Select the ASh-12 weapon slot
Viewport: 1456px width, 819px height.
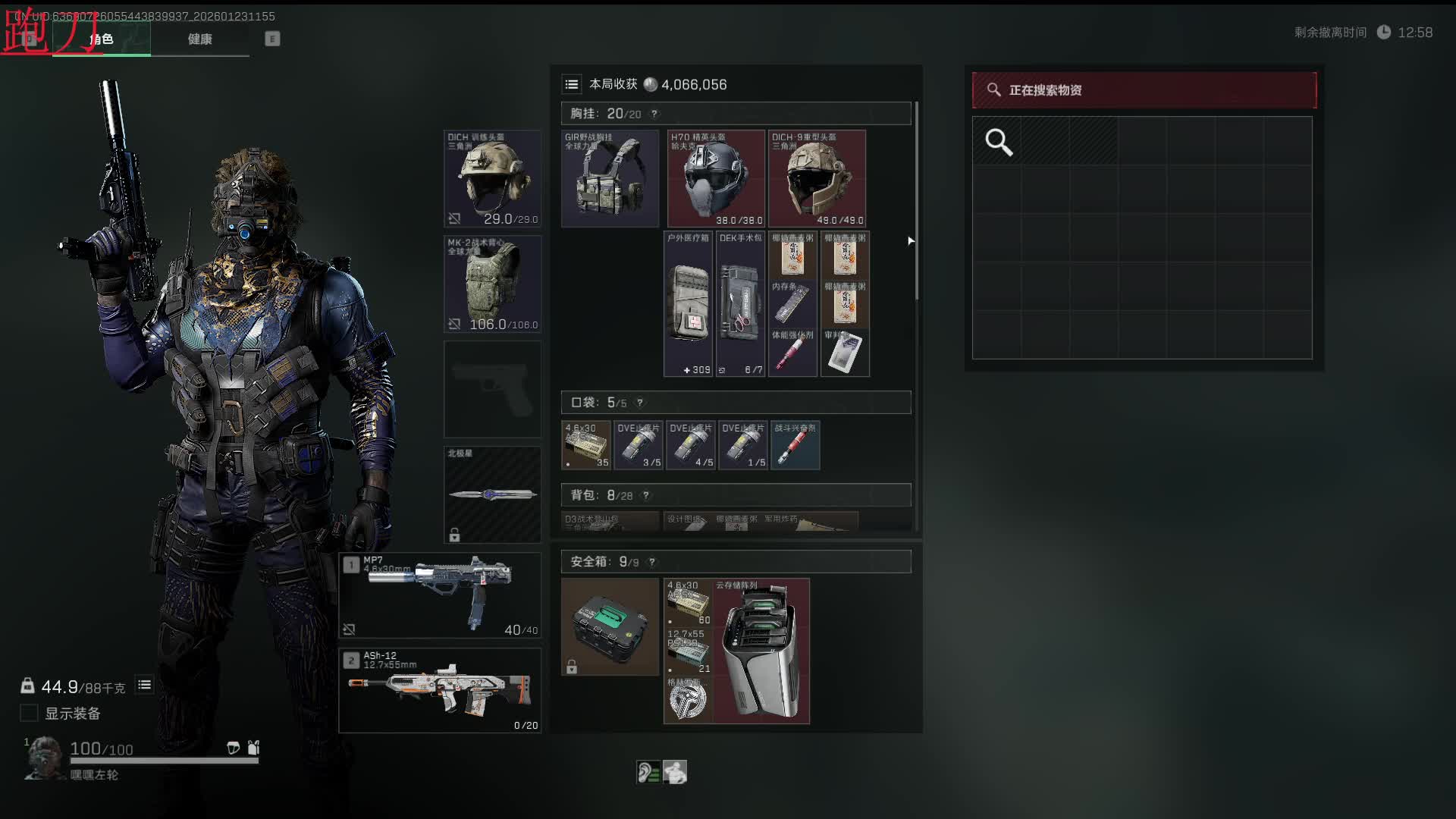tap(440, 690)
